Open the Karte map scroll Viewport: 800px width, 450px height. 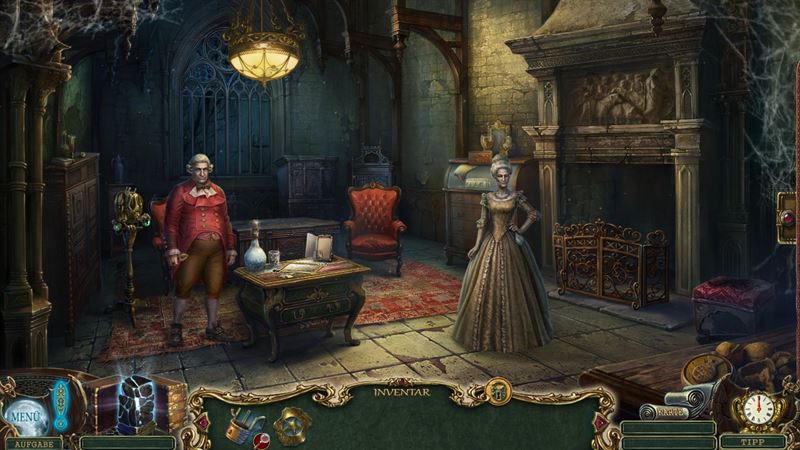pyautogui.click(x=661, y=410)
